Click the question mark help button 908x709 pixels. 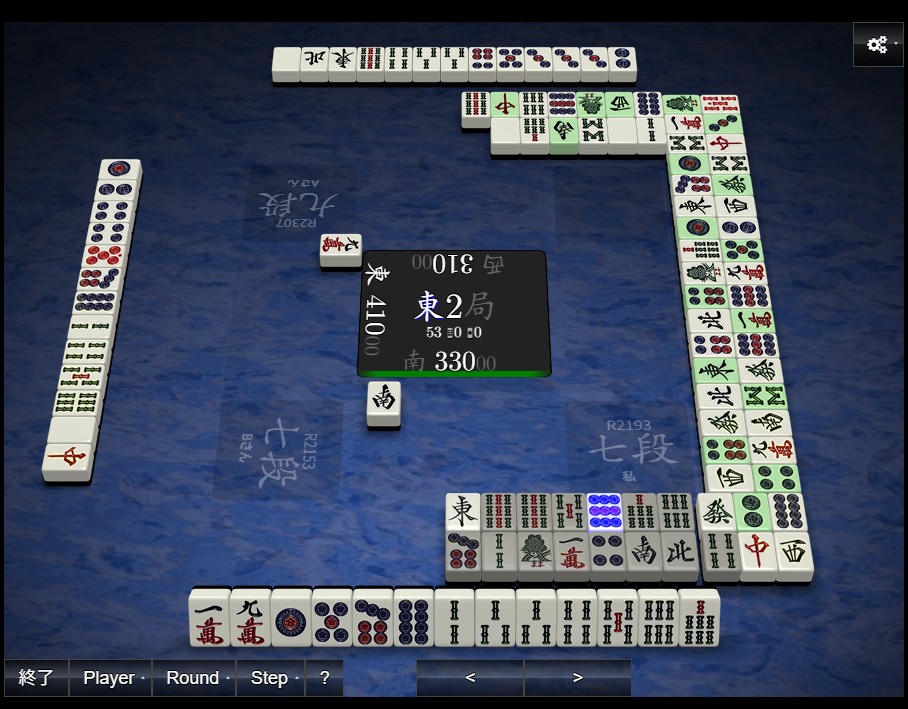pyautogui.click(x=324, y=677)
